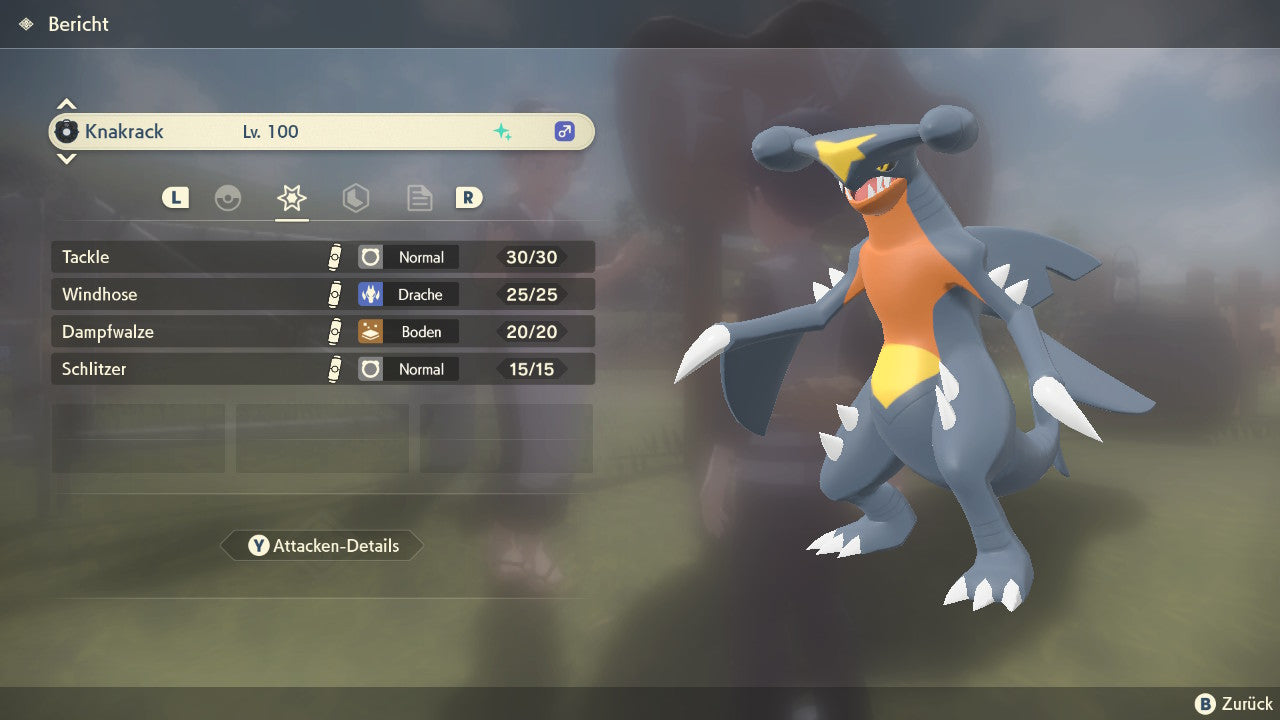Switch to the Poké Ball info tab
The image size is (1280, 720).
pos(228,198)
